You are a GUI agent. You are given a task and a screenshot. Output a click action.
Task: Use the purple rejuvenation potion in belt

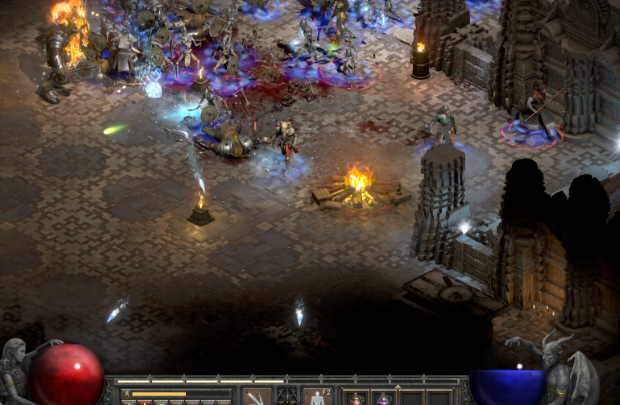point(383,399)
